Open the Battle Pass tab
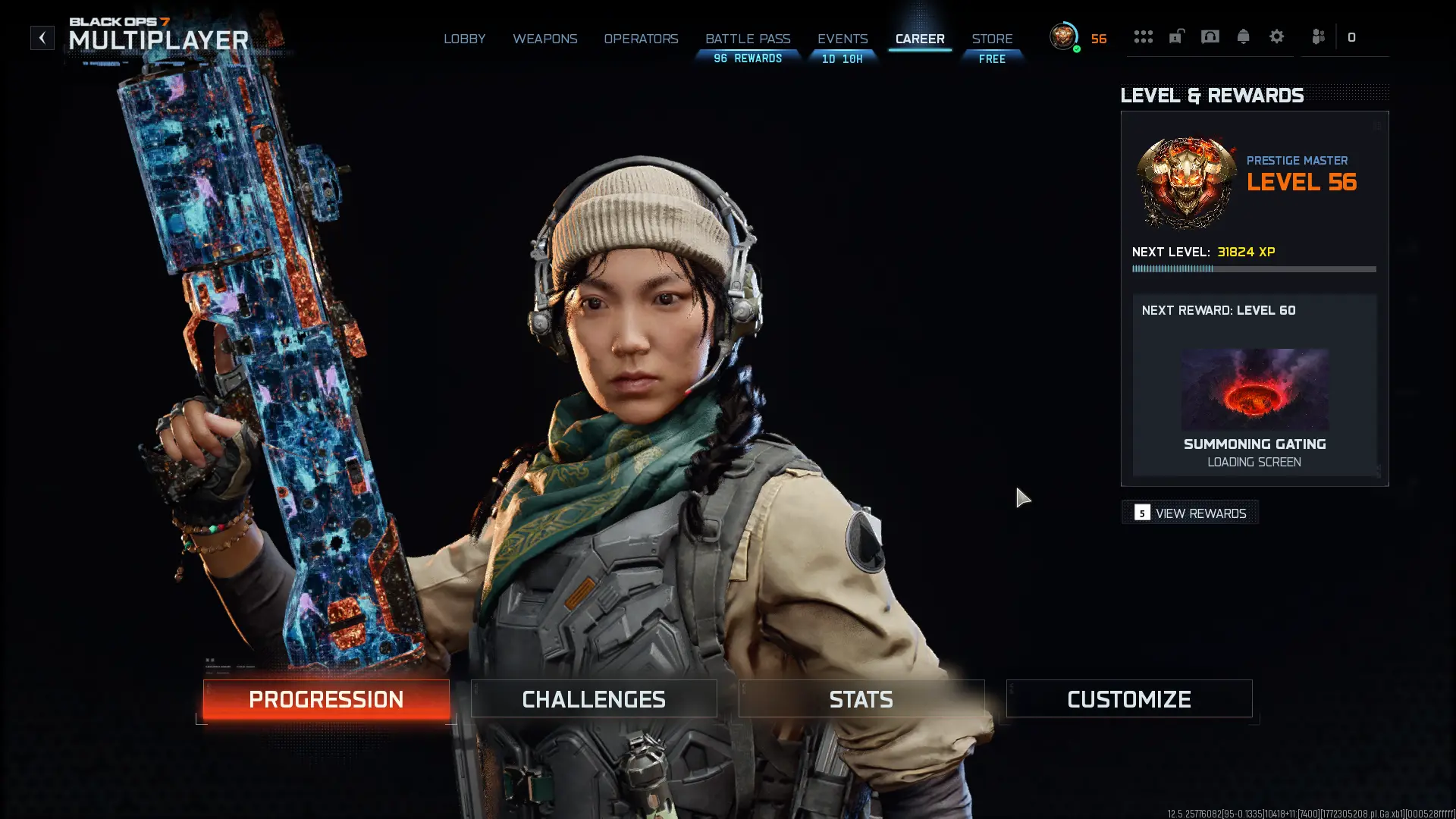This screenshot has width=1456, height=819. pyautogui.click(x=748, y=39)
